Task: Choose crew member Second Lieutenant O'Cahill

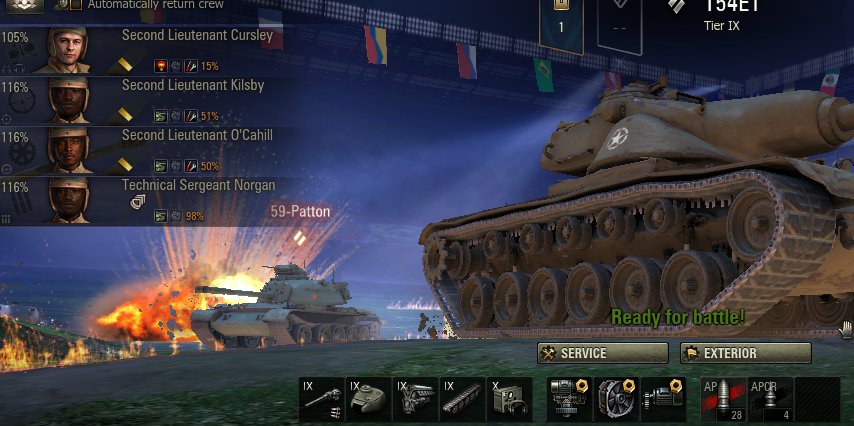Action: [x=150, y=151]
